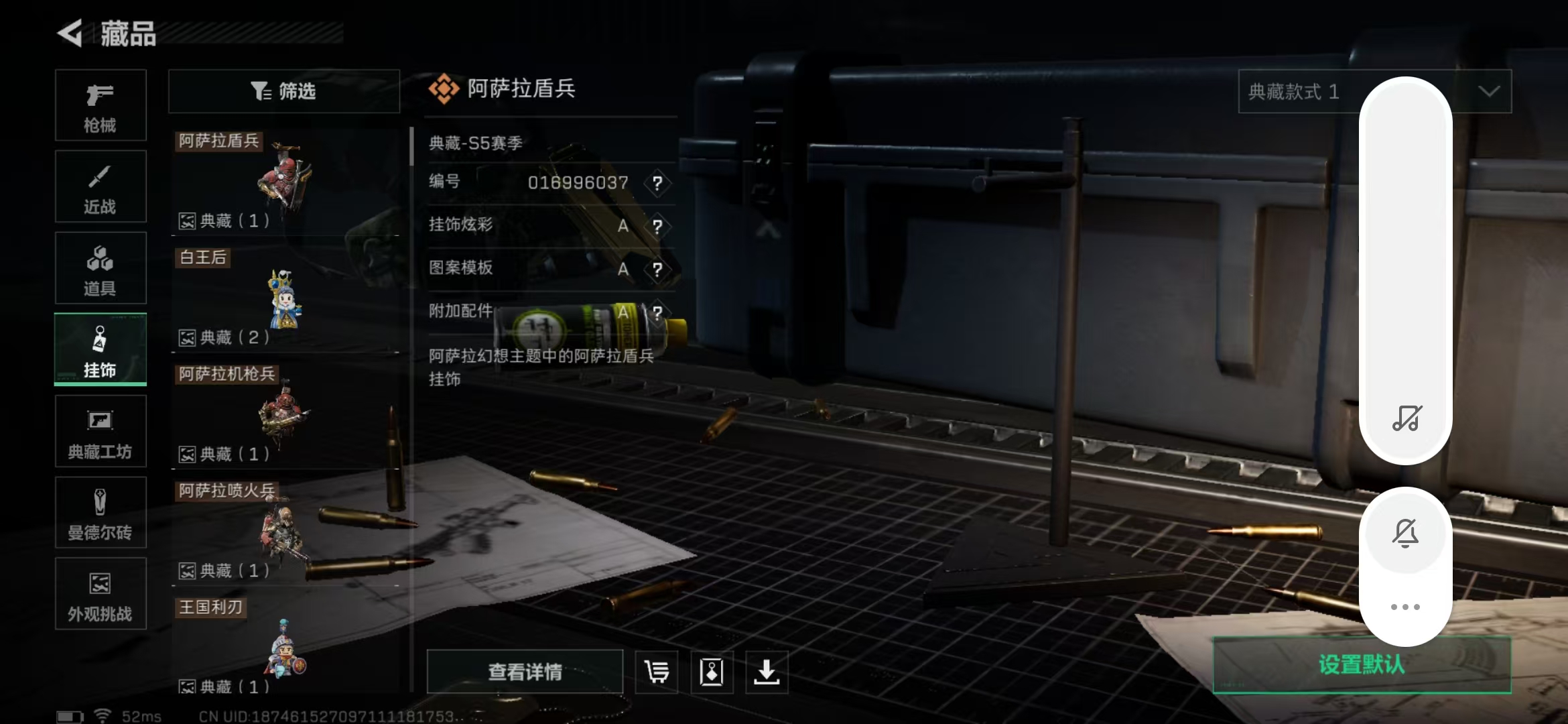
Task: Open the 筛选 filter options
Action: coord(284,91)
